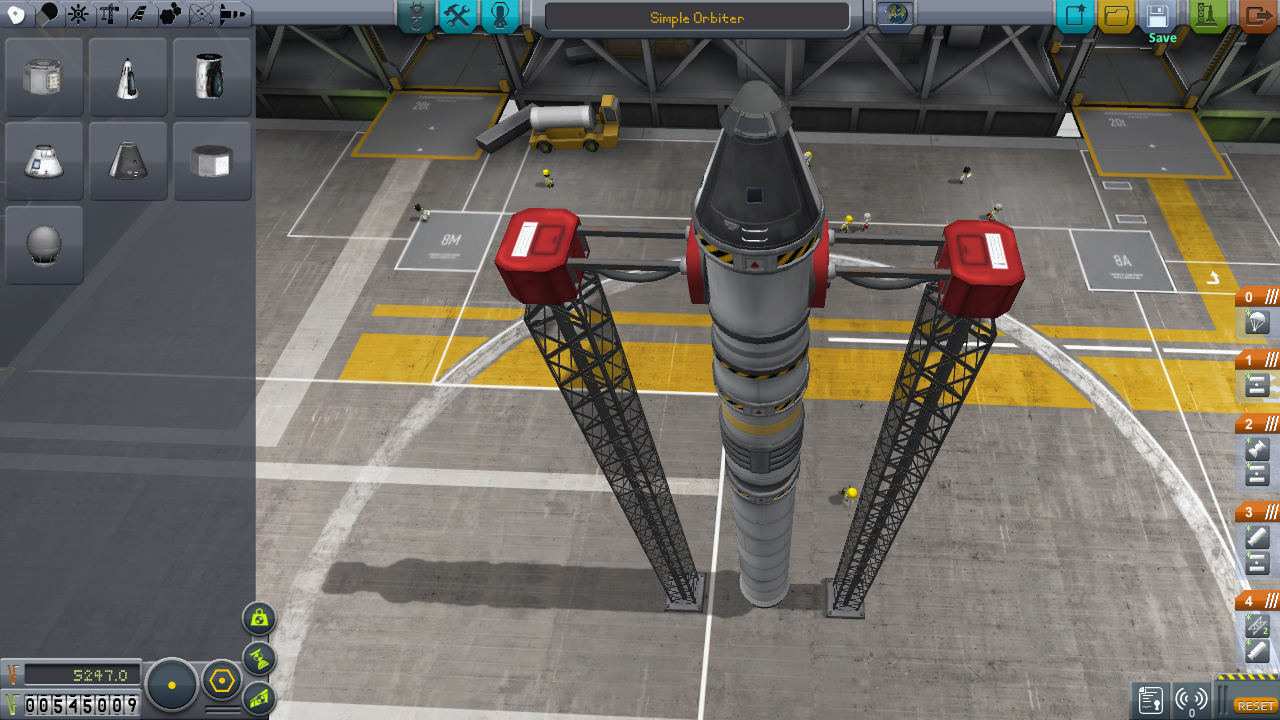1280x720 pixels.
Task: Edit the Simple Orbiter vessel name field
Action: click(697, 18)
